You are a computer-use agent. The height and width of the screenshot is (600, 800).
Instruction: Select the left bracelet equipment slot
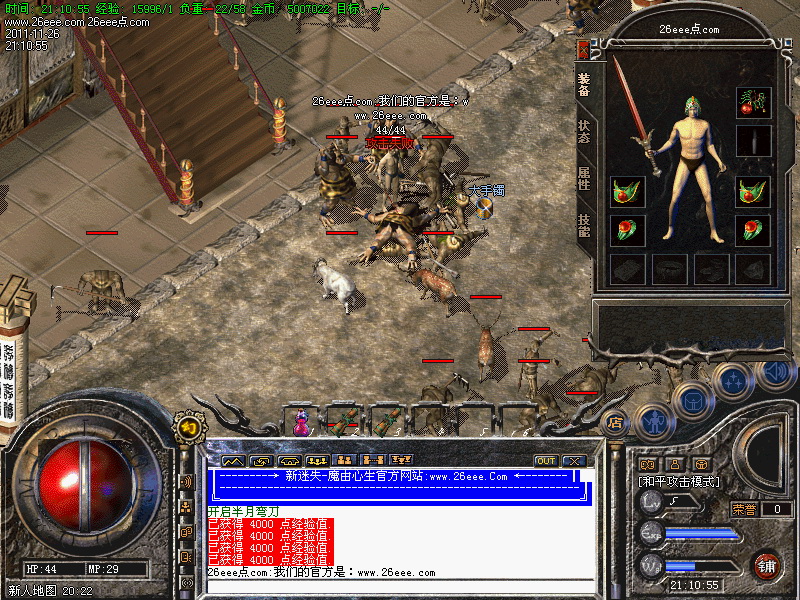[627, 191]
